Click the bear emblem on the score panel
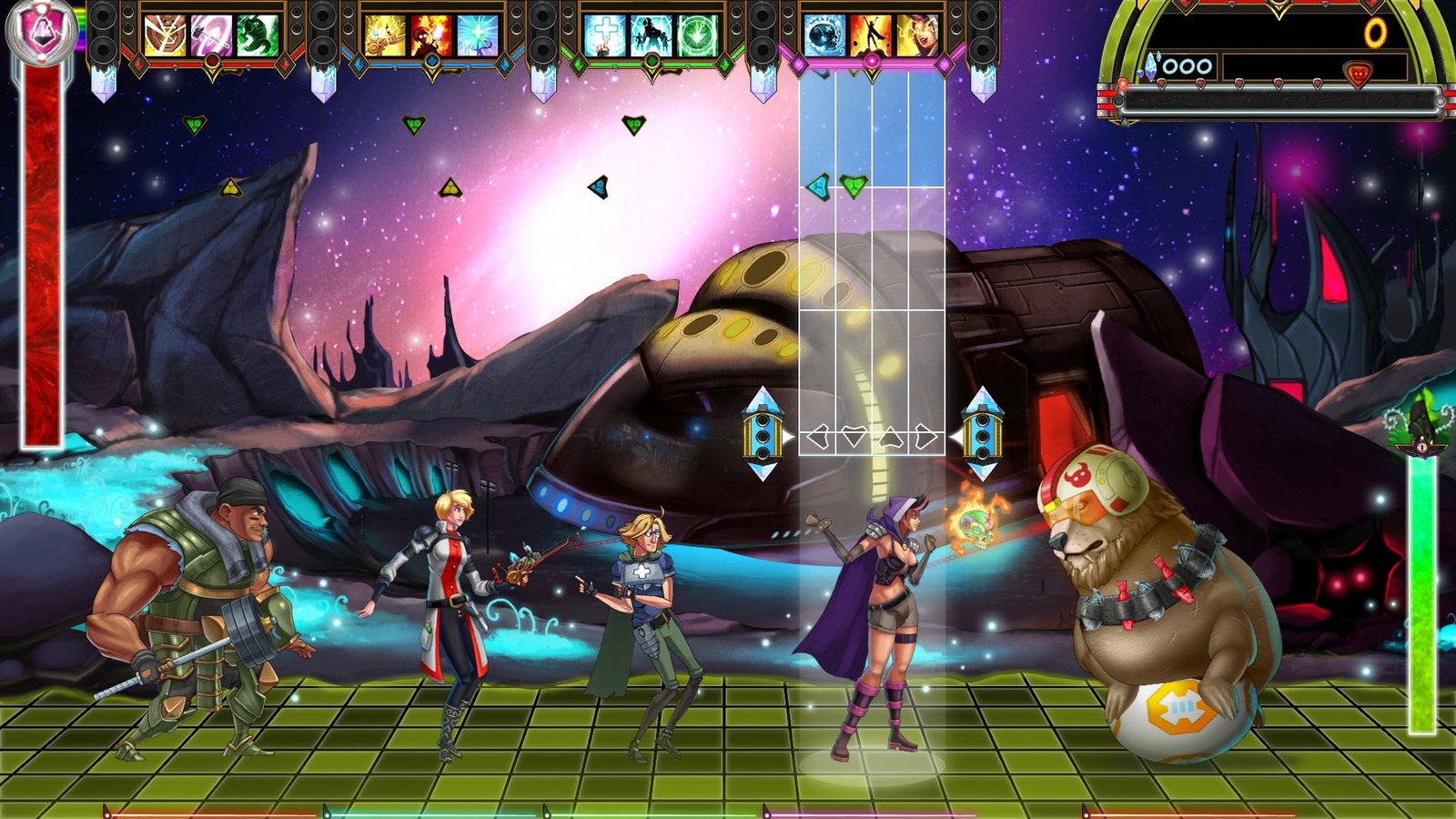 coord(1358,73)
